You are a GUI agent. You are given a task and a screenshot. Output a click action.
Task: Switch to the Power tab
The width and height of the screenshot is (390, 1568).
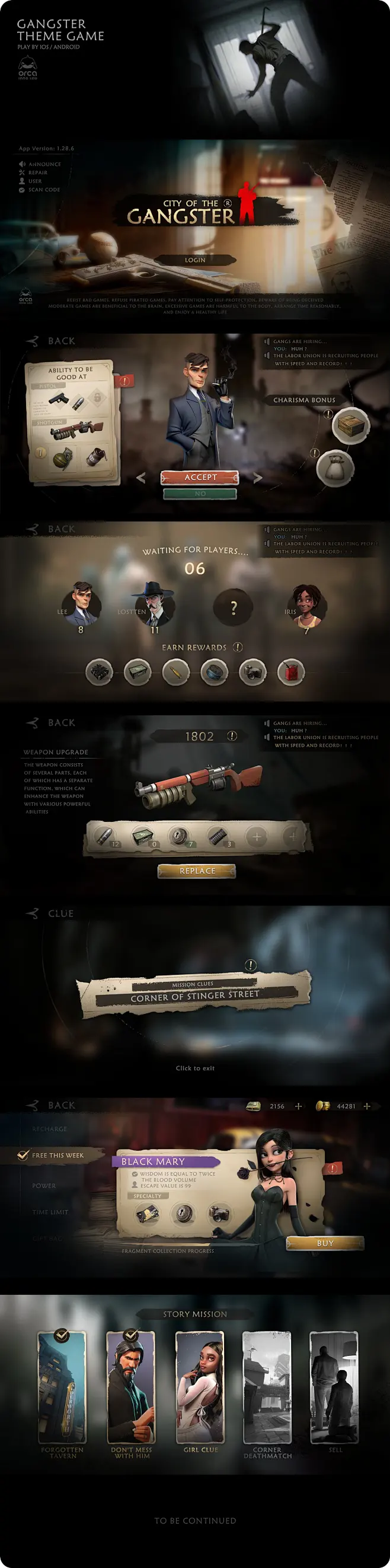(44, 1186)
